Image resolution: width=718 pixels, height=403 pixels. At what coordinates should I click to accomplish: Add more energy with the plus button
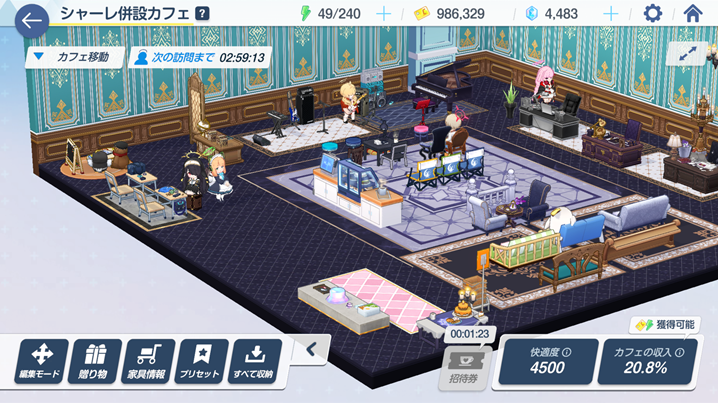tap(382, 14)
